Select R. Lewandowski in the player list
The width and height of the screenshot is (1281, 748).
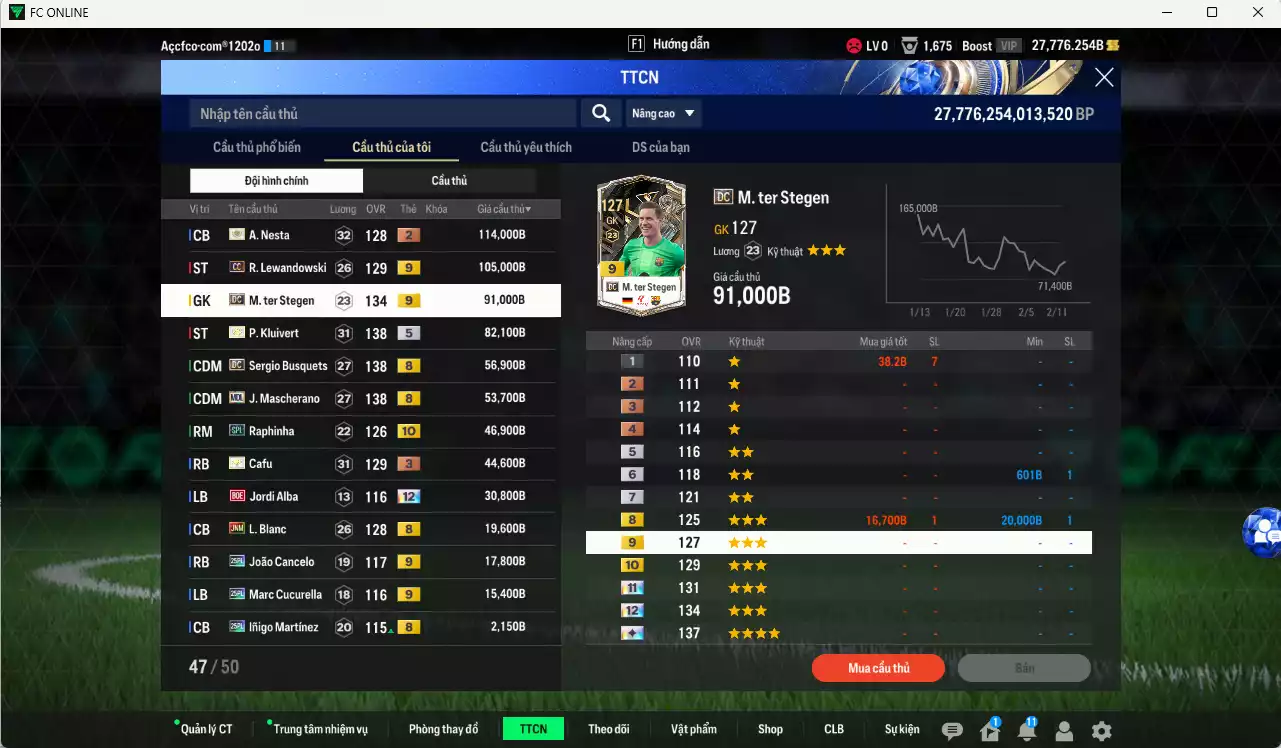point(287,267)
